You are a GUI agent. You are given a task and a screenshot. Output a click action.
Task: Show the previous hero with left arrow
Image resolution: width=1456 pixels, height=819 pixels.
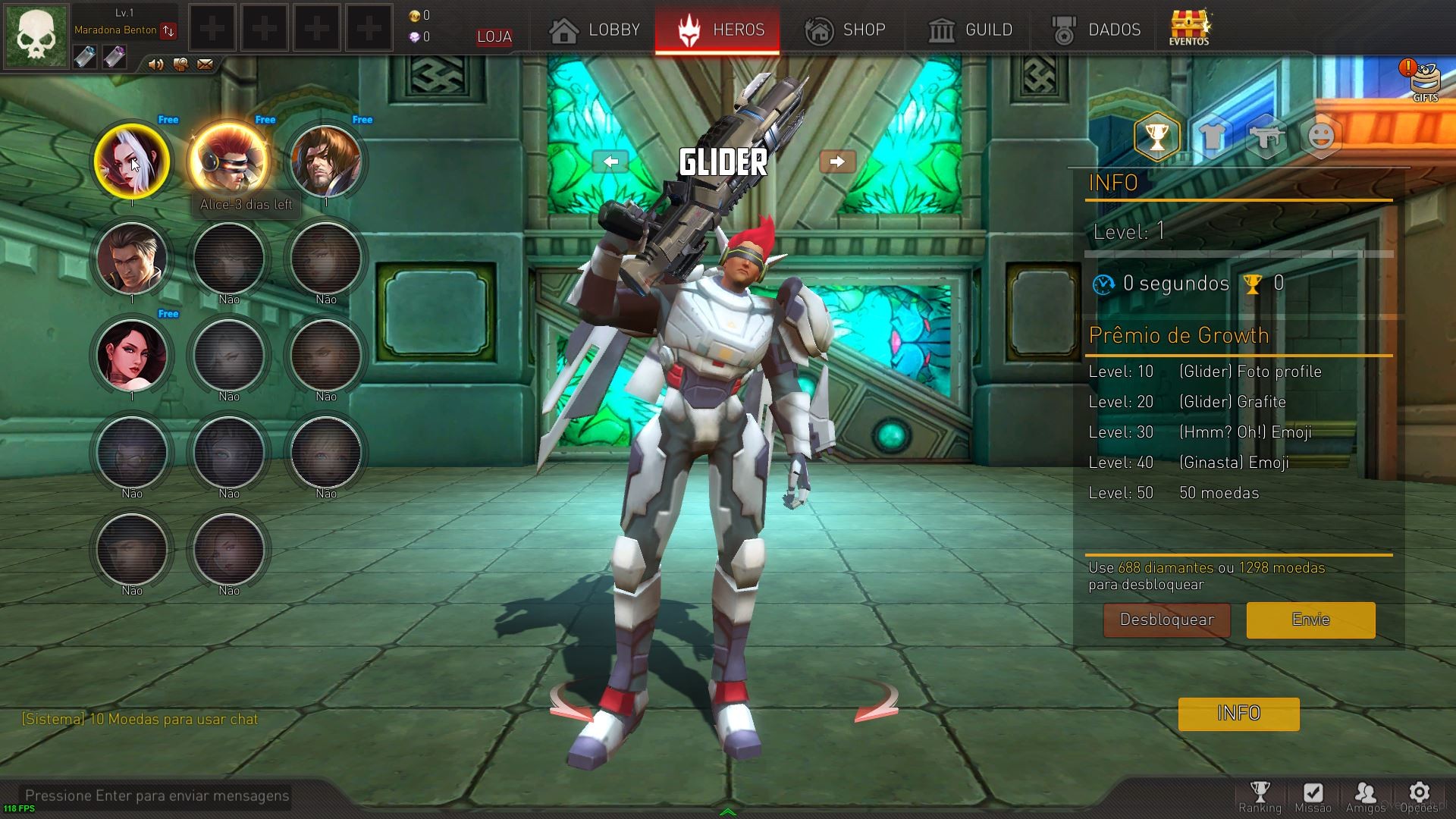pos(610,162)
